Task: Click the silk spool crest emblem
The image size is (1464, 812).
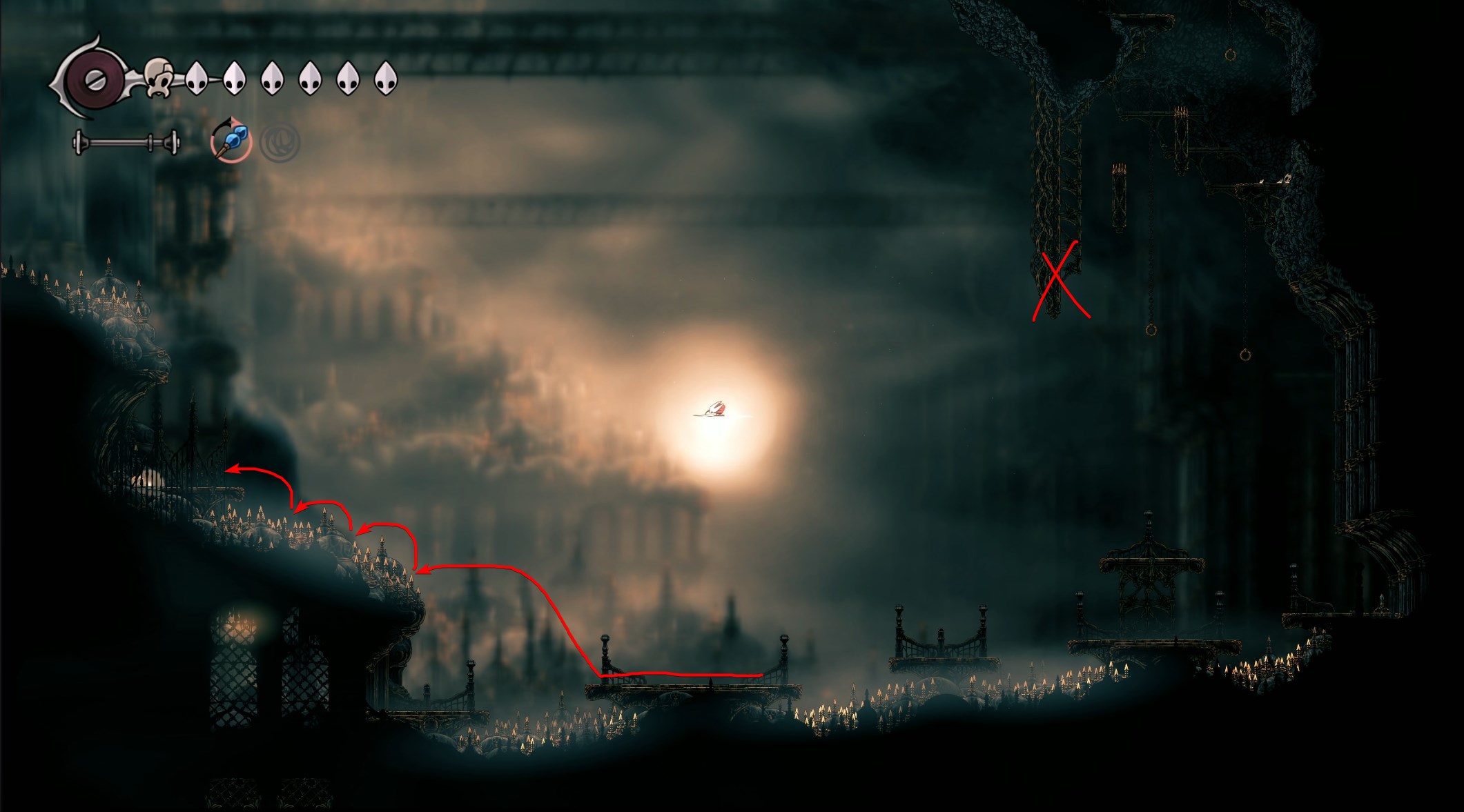Action: [93, 79]
